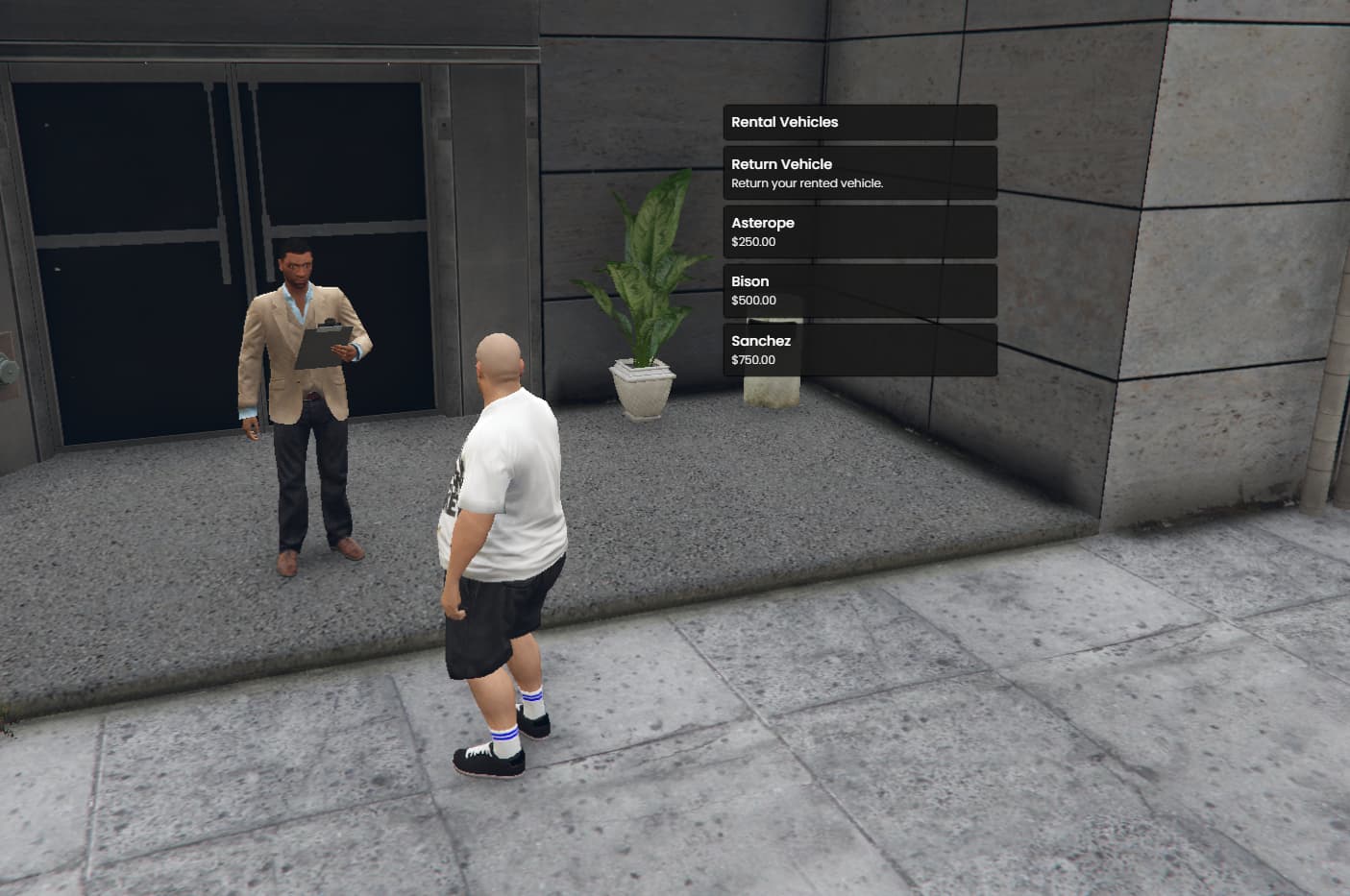This screenshot has height=896, width=1350.
Task: Click the $750.00 price label
Action: [753, 359]
